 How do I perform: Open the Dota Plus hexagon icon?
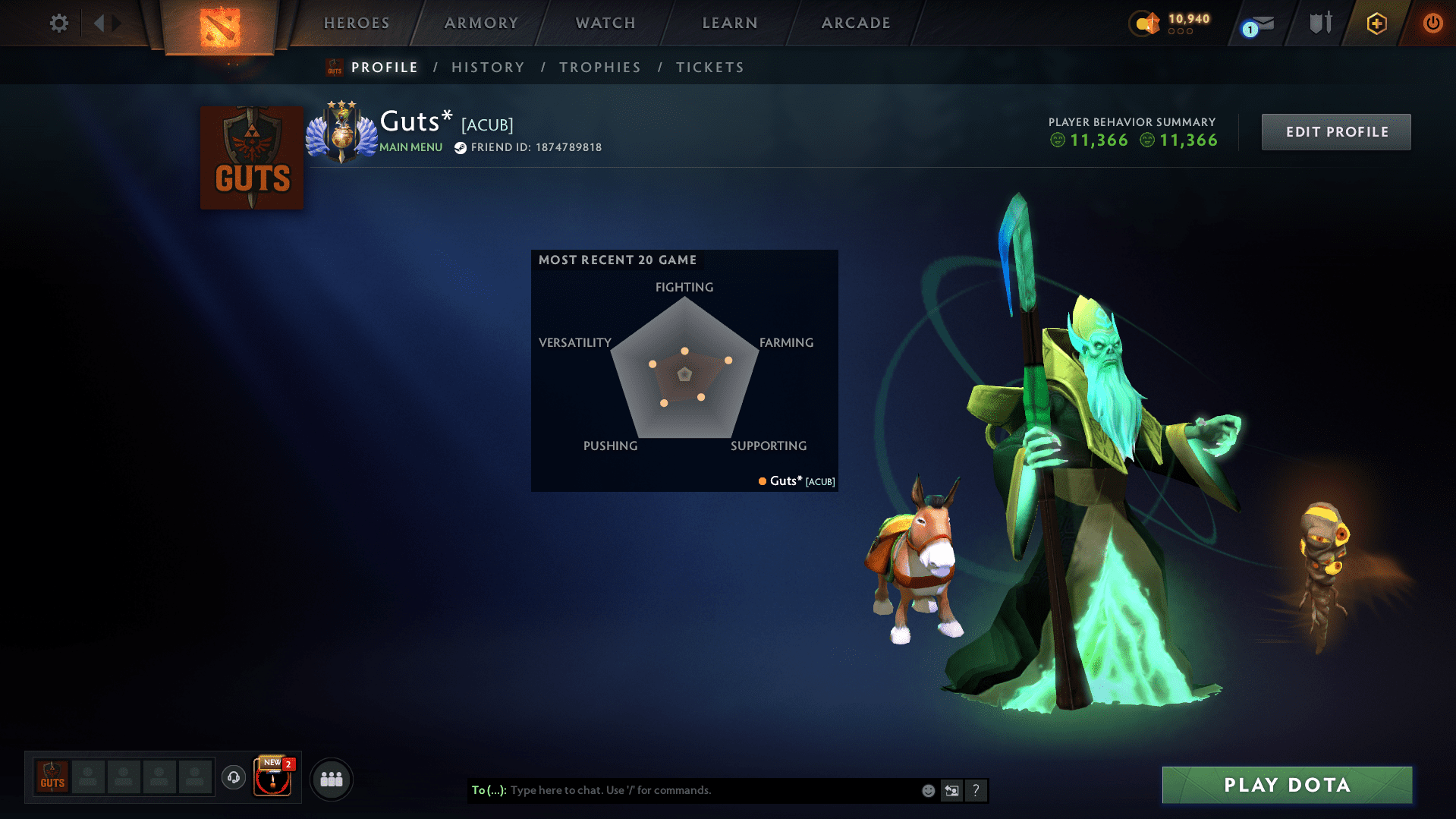click(1376, 23)
